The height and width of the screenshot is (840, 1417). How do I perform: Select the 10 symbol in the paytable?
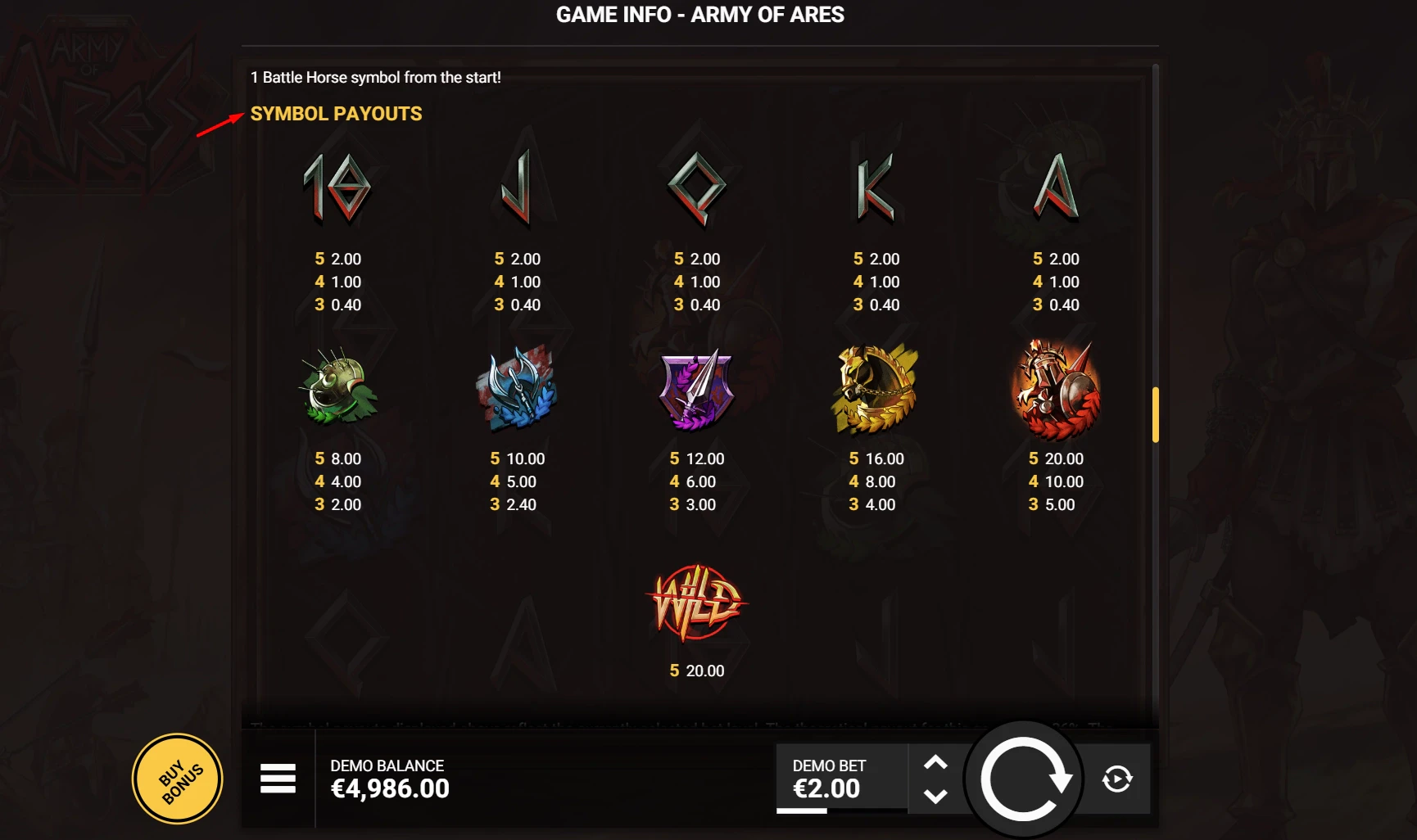point(336,188)
